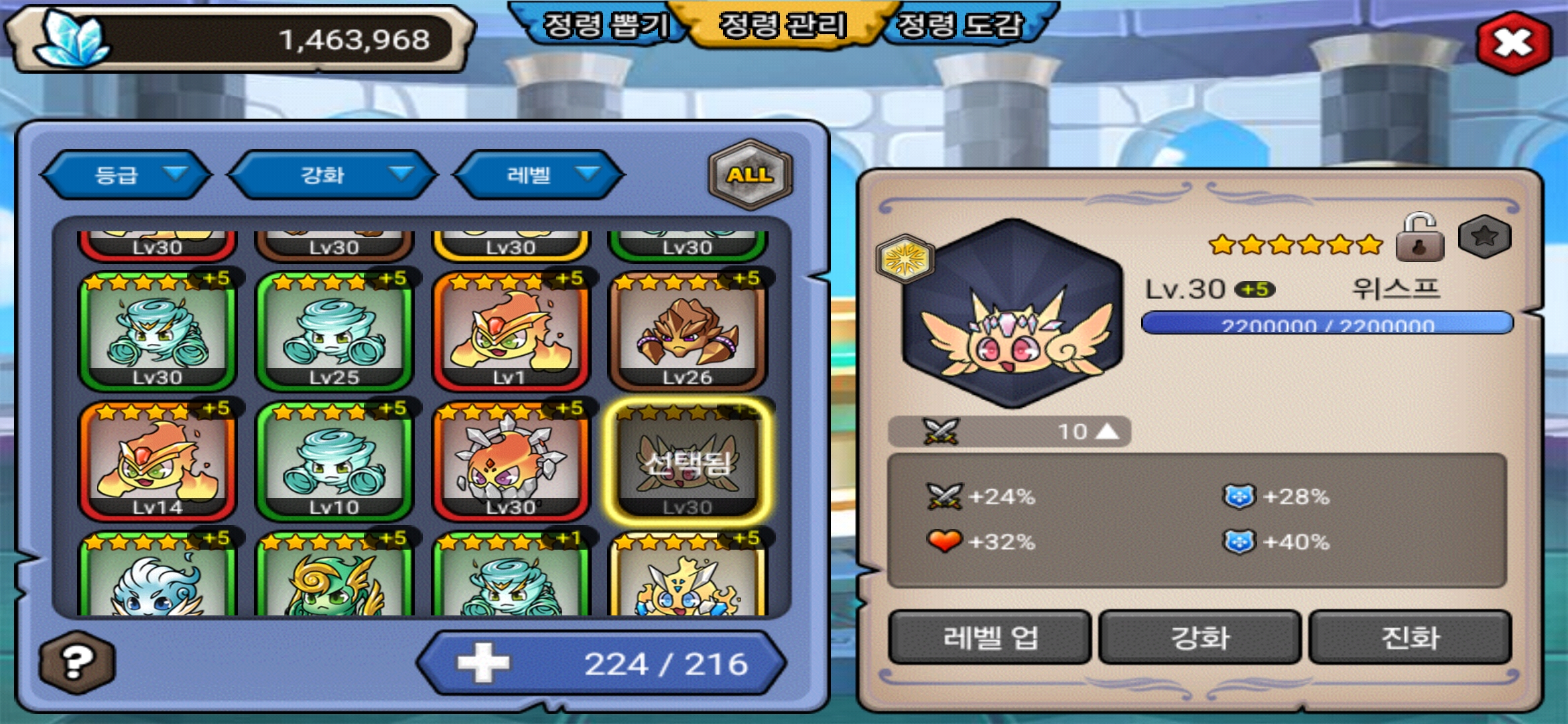
Task: Click the 강화 enhance button
Action: click(x=1200, y=637)
